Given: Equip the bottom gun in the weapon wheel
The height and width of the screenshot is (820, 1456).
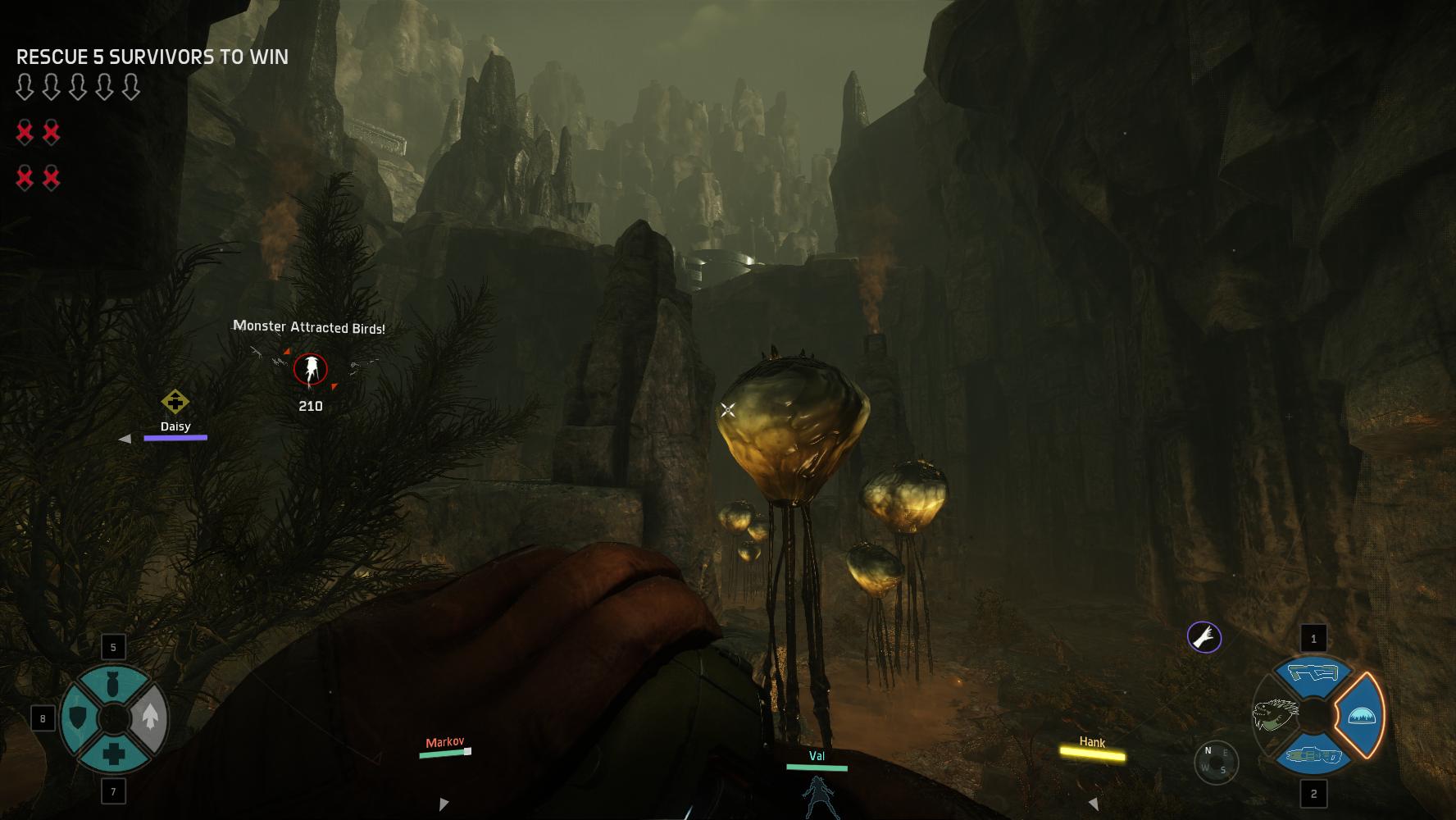Looking at the screenshot, I should [x=1313, y=755].
